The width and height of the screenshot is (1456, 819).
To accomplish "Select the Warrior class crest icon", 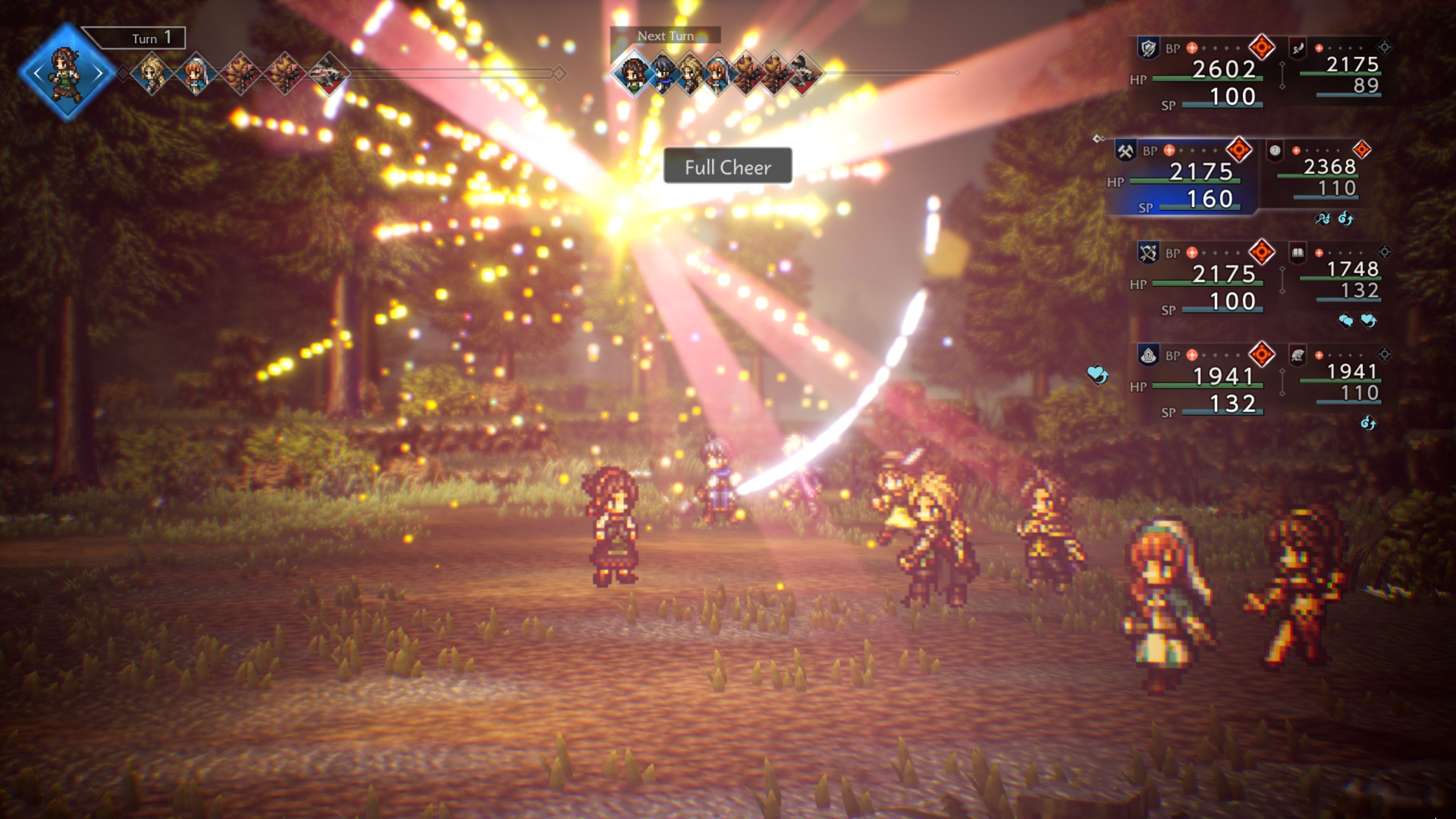I will click(1148, 47).
